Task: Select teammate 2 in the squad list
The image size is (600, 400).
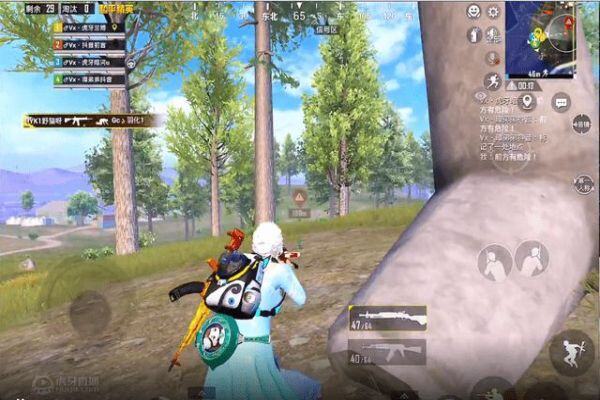Action: click(x=89, y=46)
